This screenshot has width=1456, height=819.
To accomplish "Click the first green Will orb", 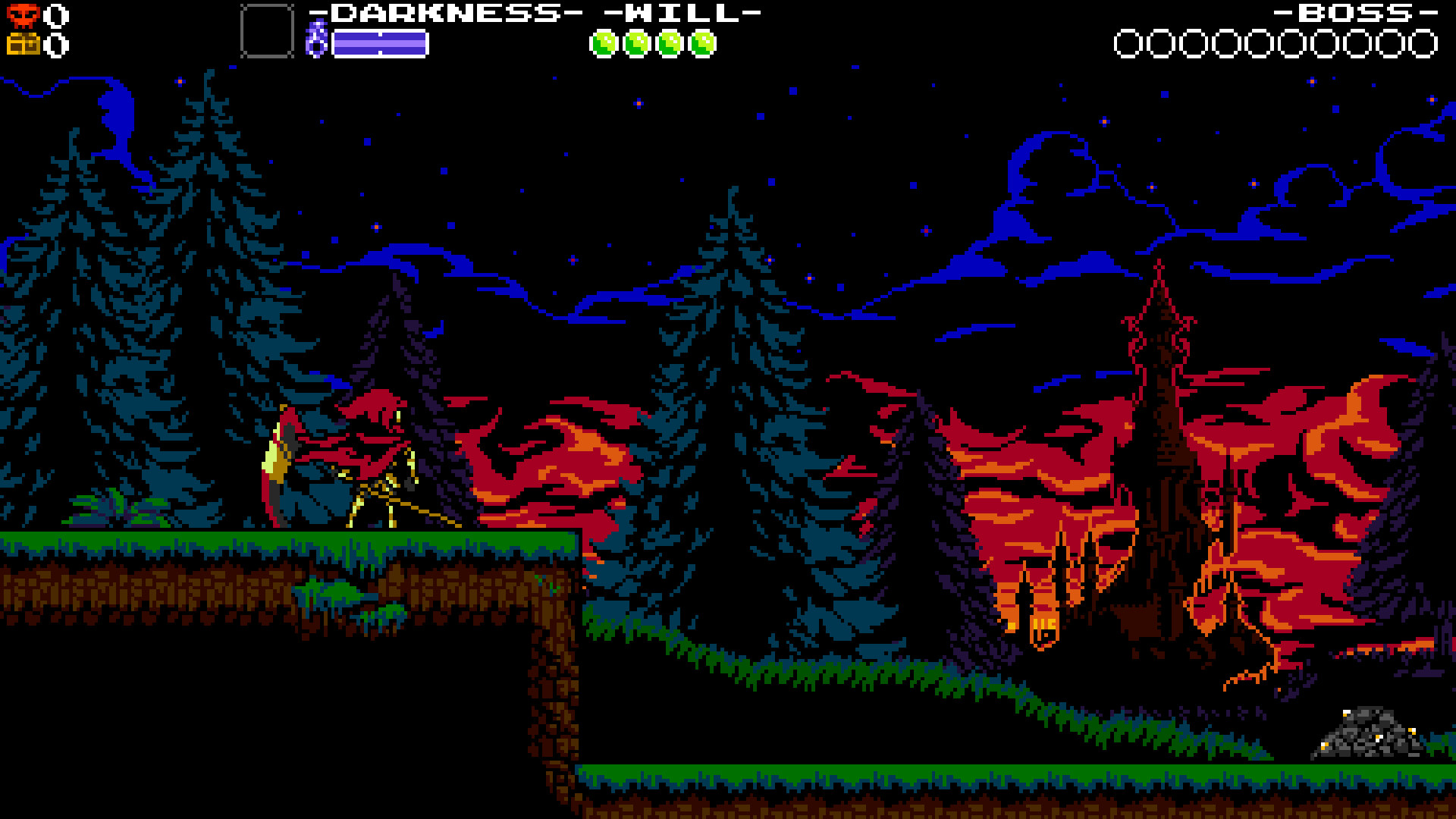I will [604, 43].
